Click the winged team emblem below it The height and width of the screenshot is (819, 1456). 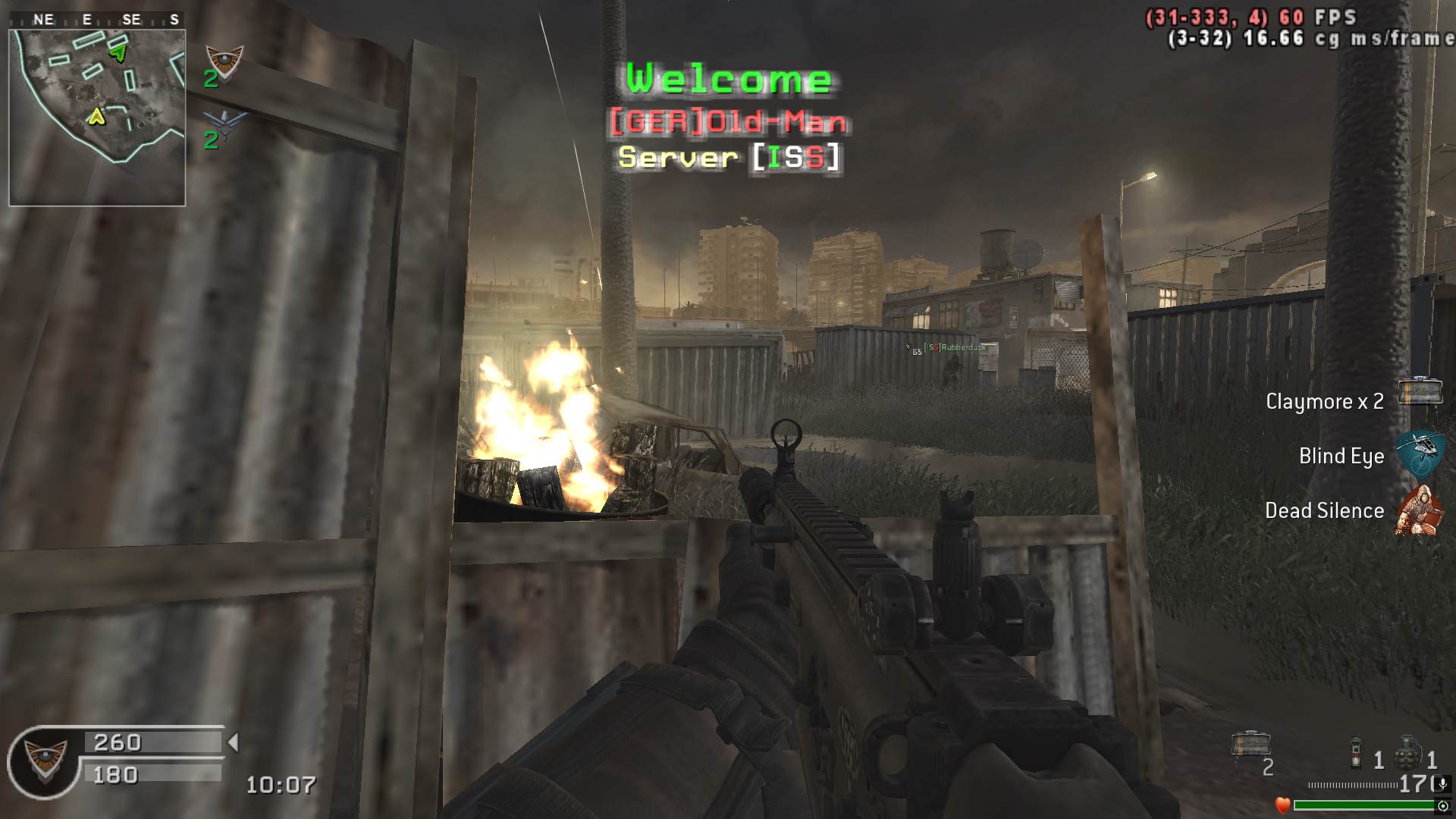pyautogui.click(x=224, y=124)
